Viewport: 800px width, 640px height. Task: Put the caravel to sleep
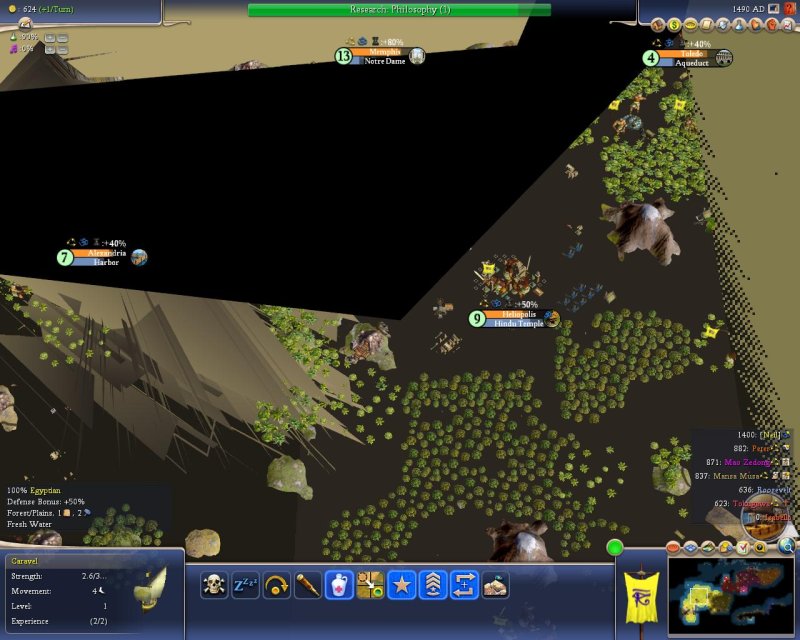point(245,585)
